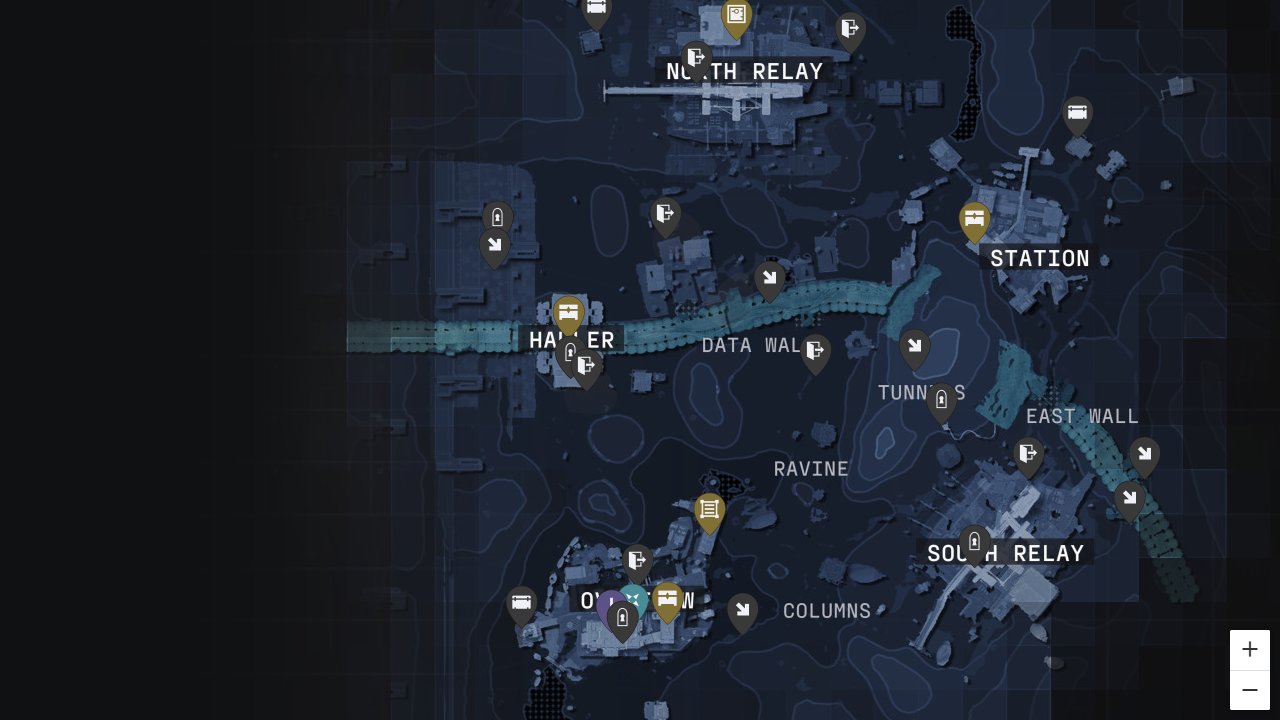Zoom in using the plus button
Screen dimensions: 1280x720
tap(1250, 649)
